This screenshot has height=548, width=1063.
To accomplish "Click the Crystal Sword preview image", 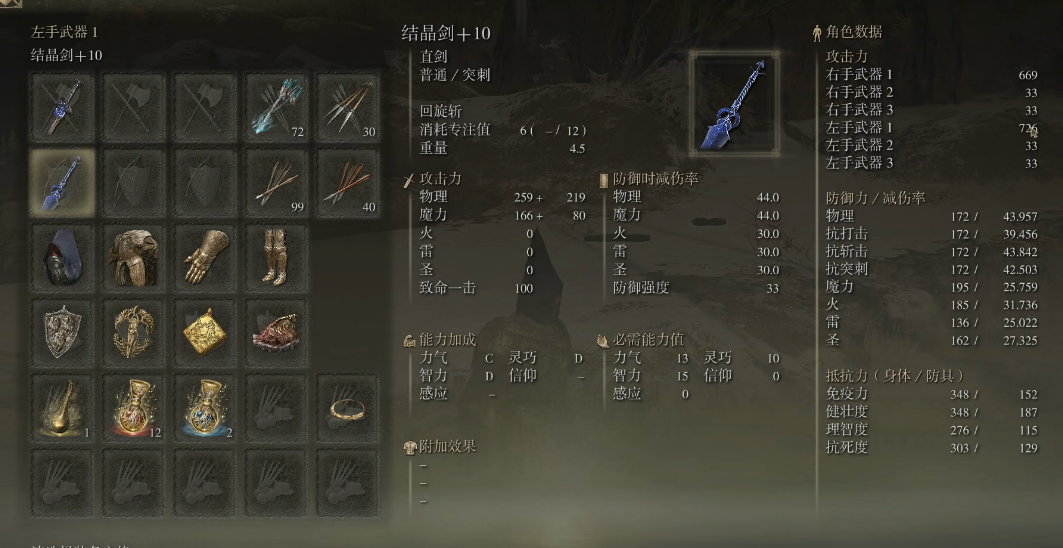I will pos(733,96).
